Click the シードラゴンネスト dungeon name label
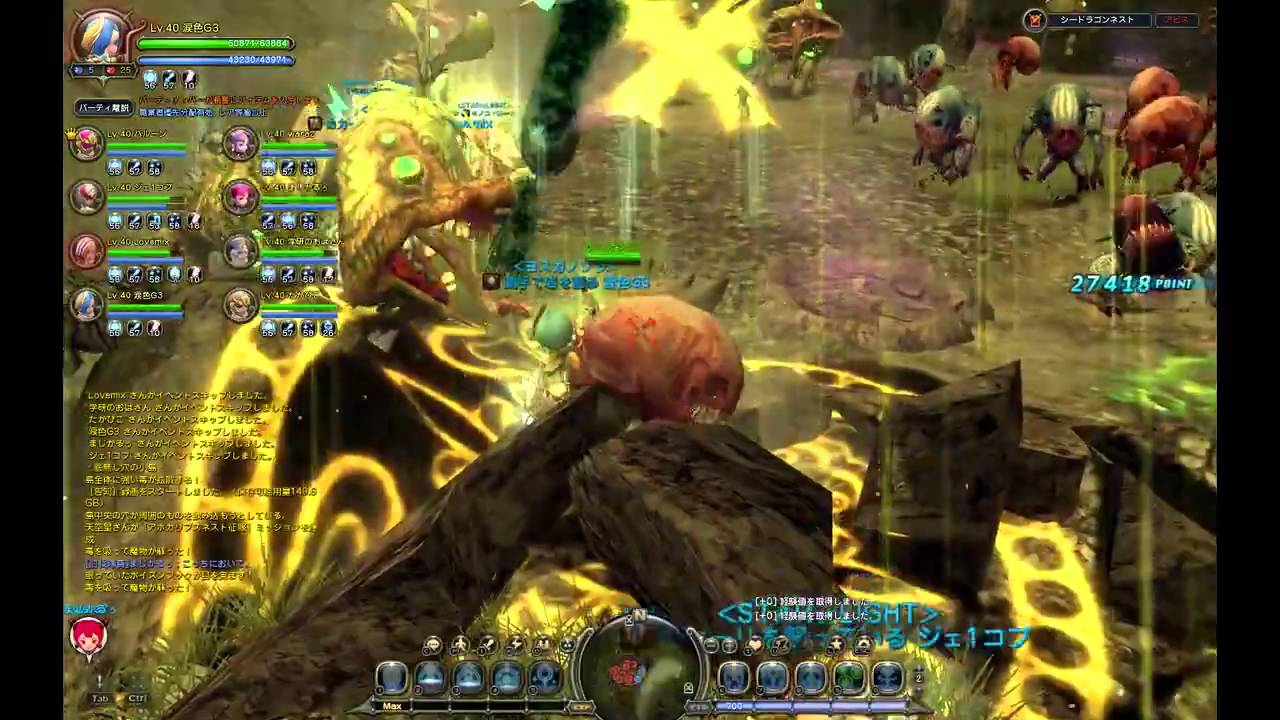 click(x=1096, y=20)
